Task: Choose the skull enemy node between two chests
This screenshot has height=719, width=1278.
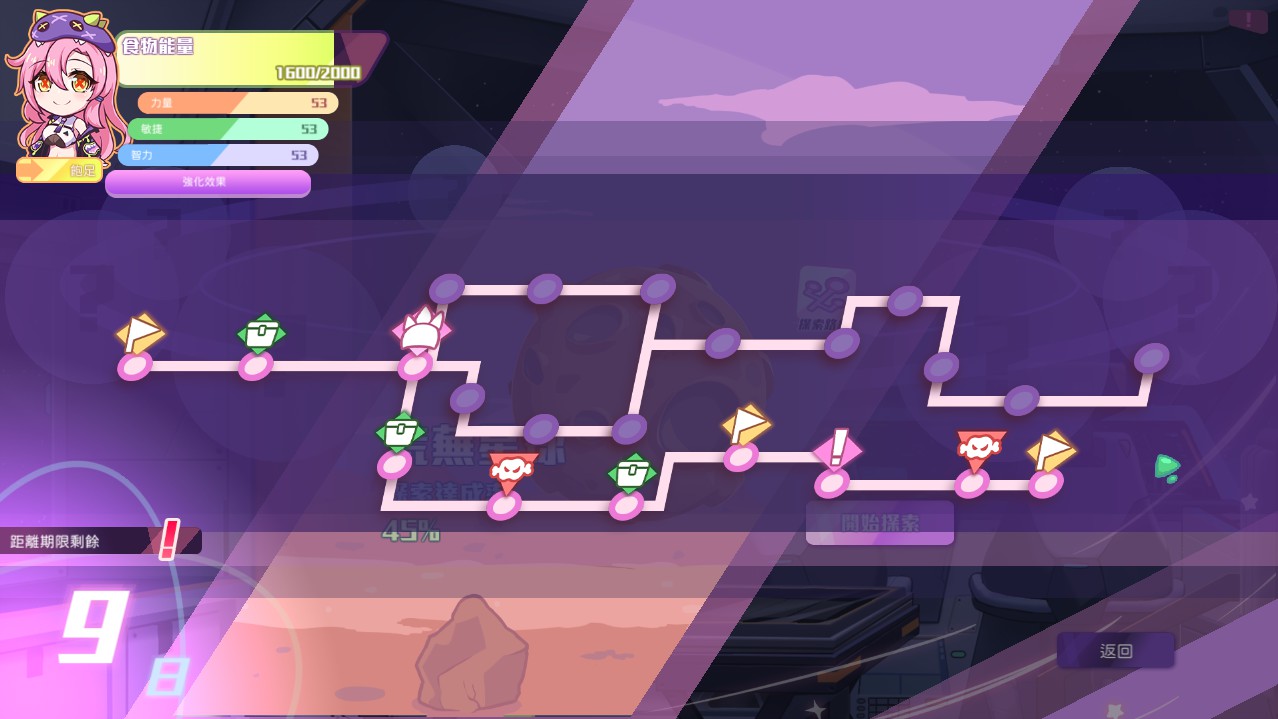Action: tap(511, 472)
